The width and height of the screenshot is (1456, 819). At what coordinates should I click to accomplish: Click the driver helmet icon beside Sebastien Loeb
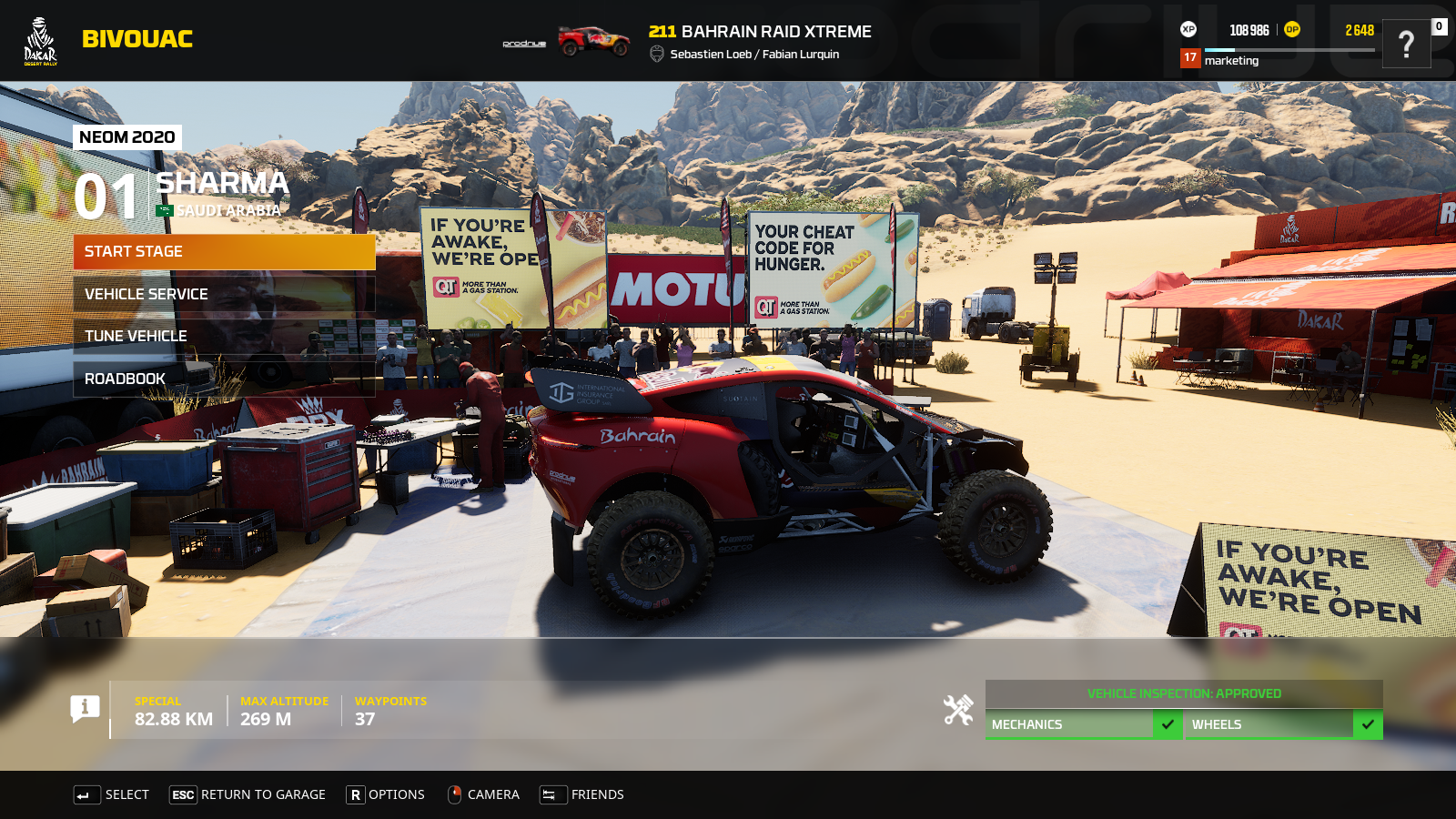pyautogui.click(x=656, y=54)
